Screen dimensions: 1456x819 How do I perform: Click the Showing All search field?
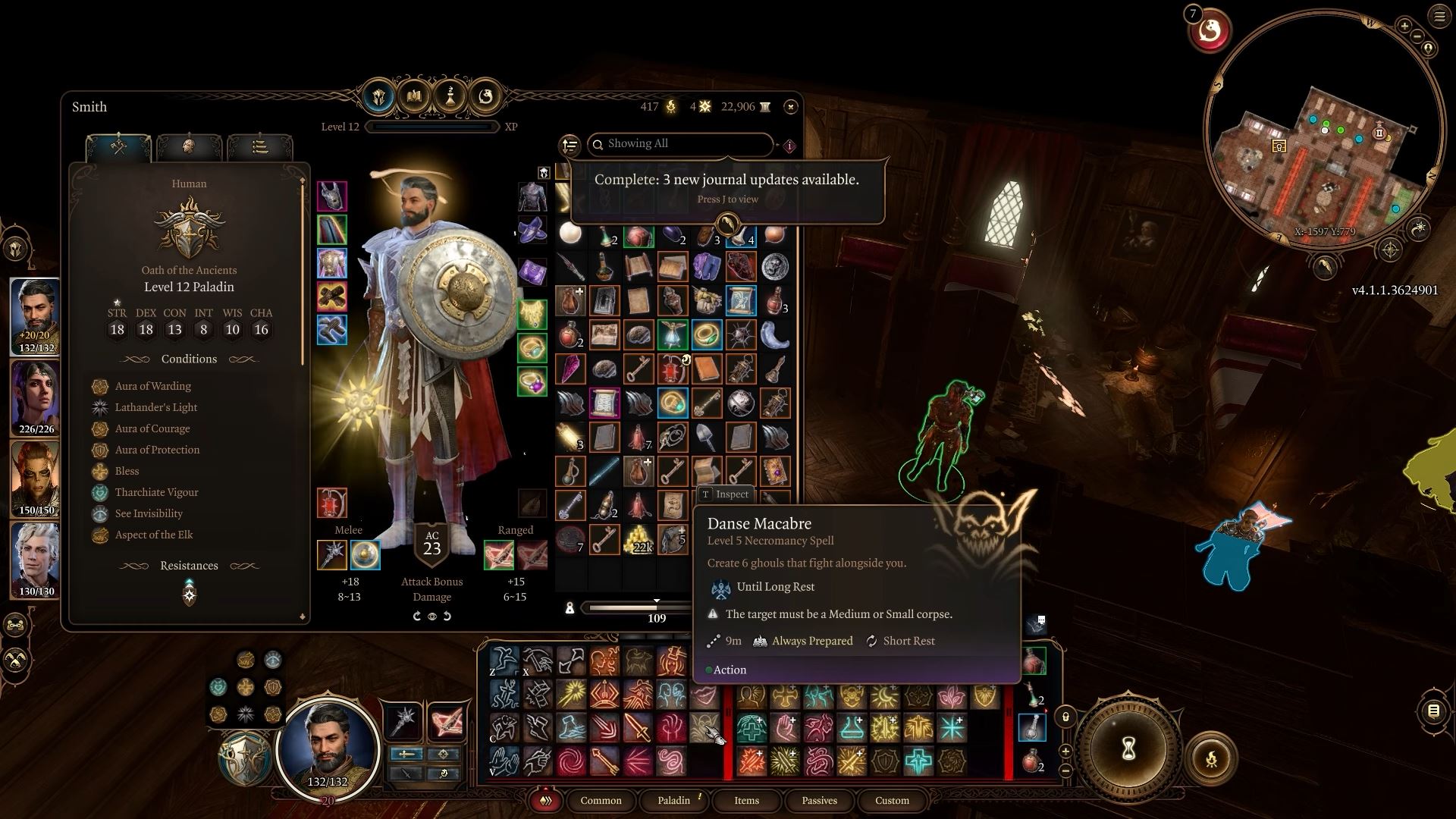pyautogui.click(x=682, y=144)
